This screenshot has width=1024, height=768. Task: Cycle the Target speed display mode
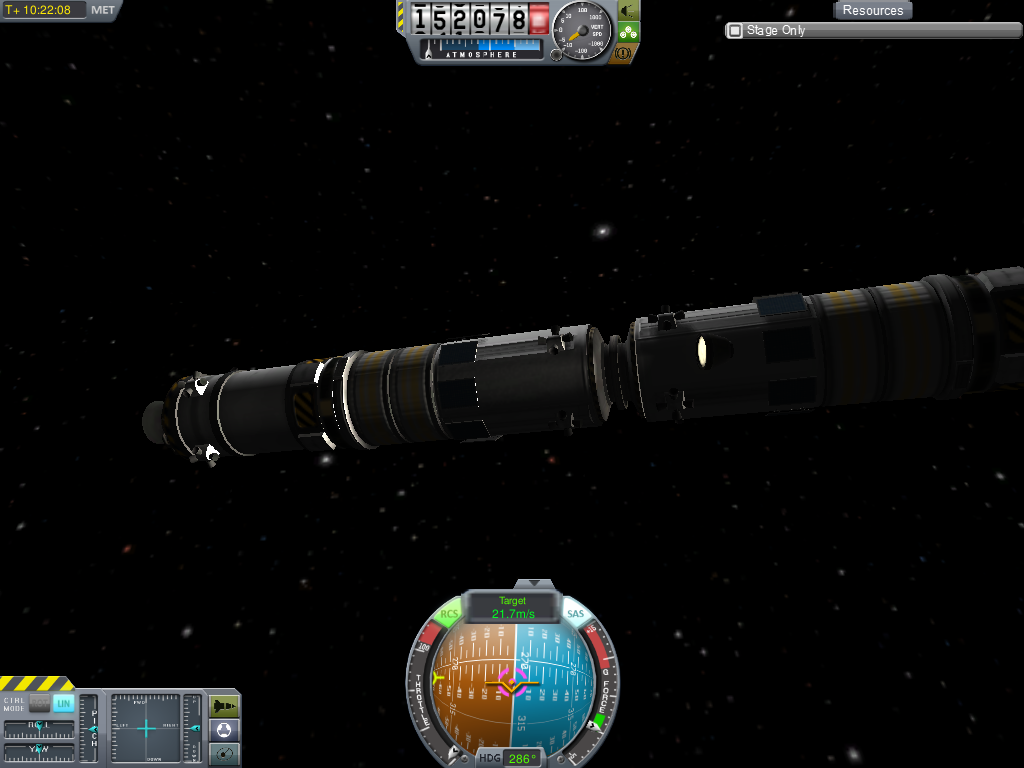512,607
